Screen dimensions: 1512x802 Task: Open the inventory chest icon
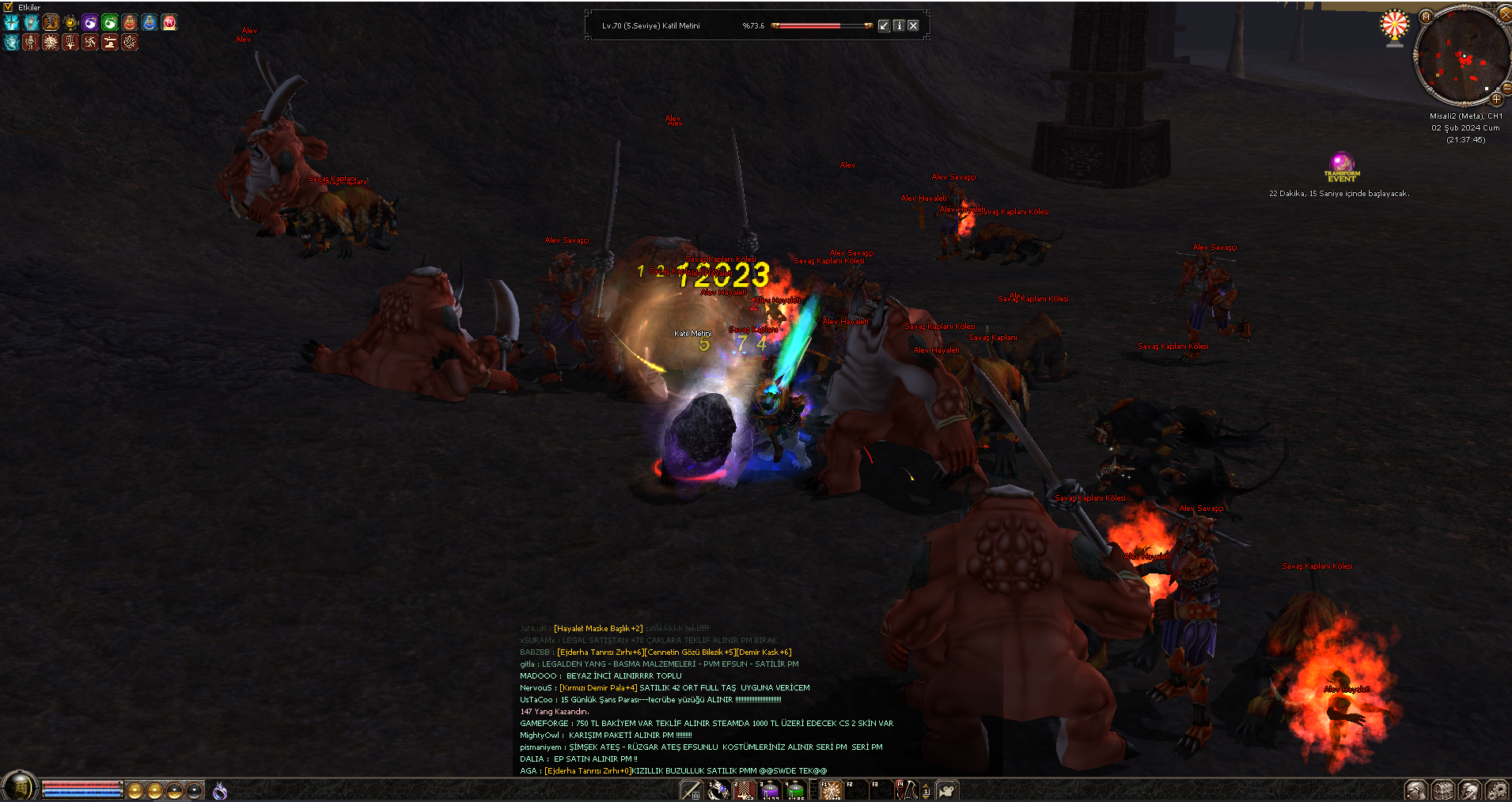pyautogui.click(x=1443, y=790)
